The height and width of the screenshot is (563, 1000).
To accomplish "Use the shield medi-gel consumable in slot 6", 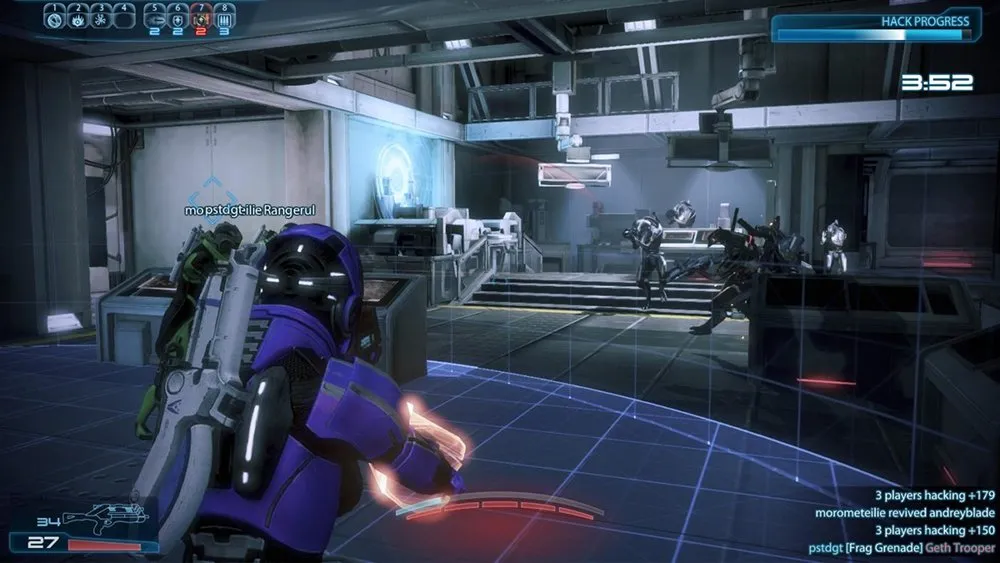I will tap(178, 17).
